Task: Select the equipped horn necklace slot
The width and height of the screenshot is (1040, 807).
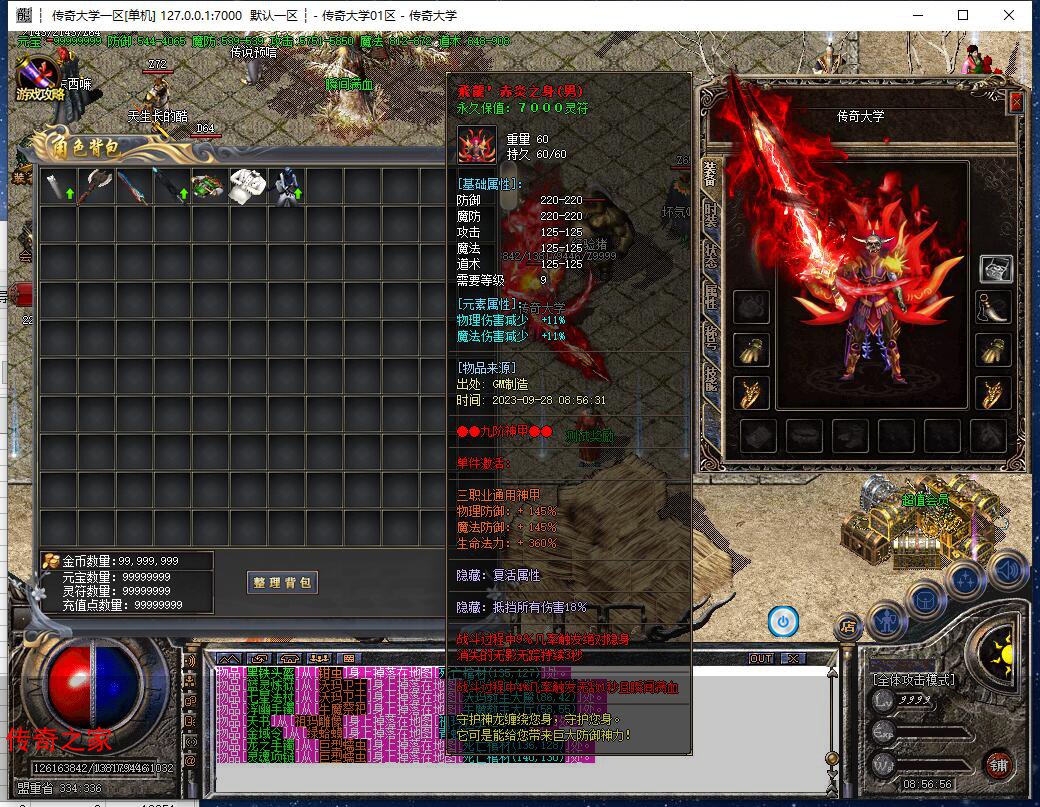Action: (994, 306)
